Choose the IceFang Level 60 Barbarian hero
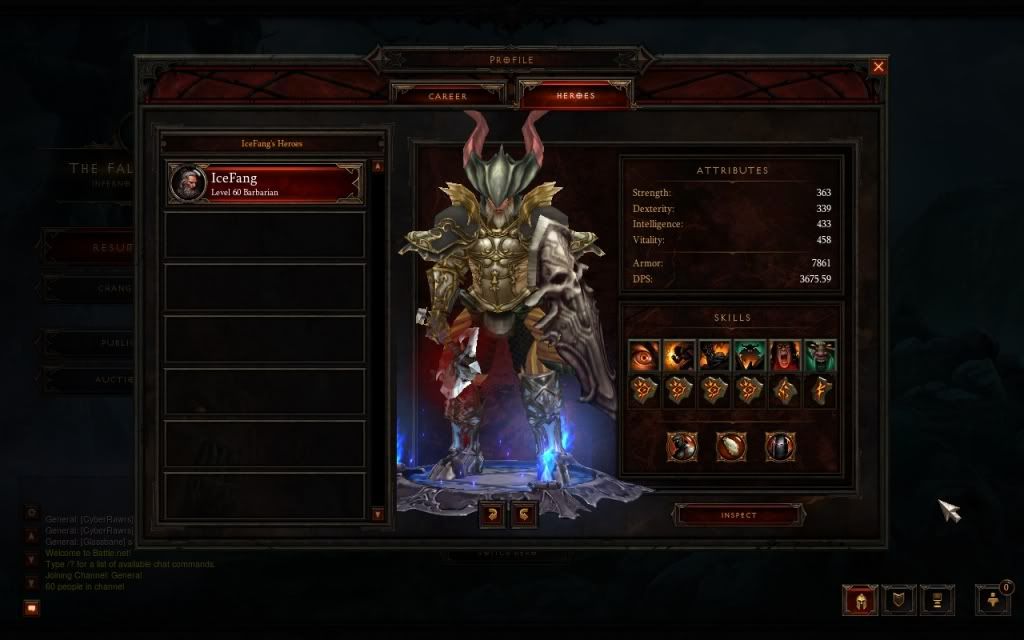Viewport: 1024px width, 640px height. [x=265, y=184]
